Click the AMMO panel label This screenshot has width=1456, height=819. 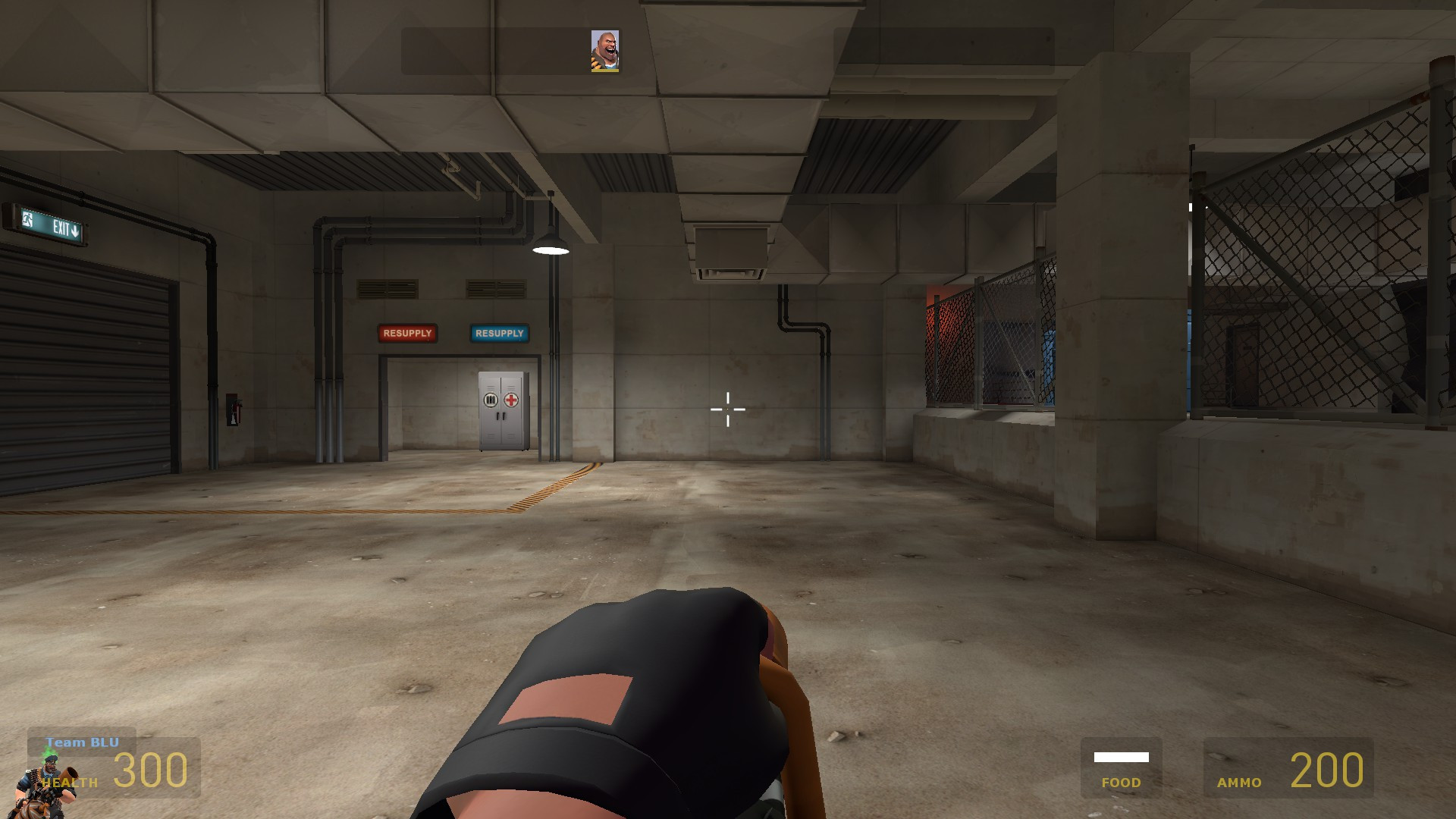point(1240,783)
